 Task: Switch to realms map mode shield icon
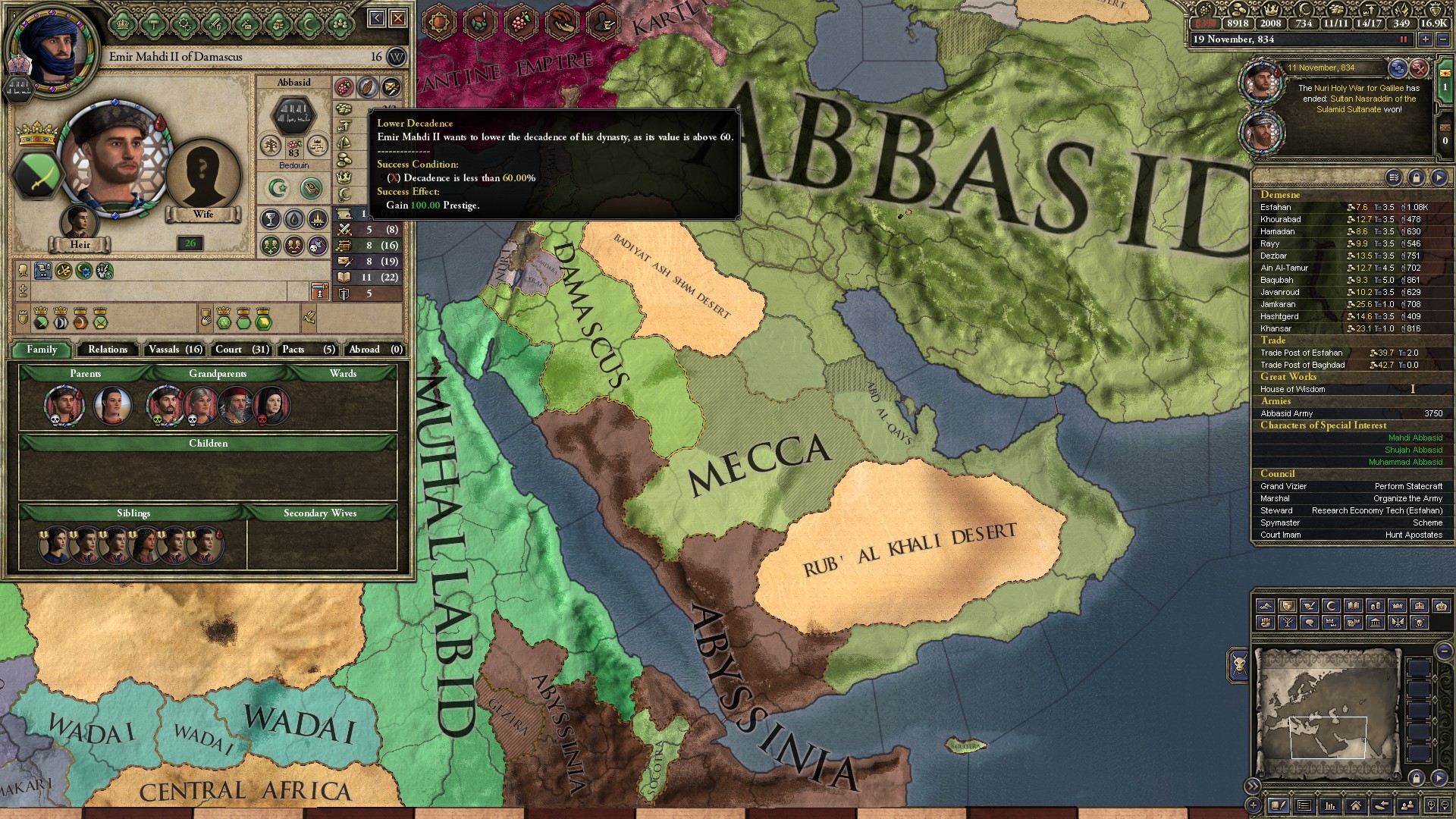[x=1287, y=607]
